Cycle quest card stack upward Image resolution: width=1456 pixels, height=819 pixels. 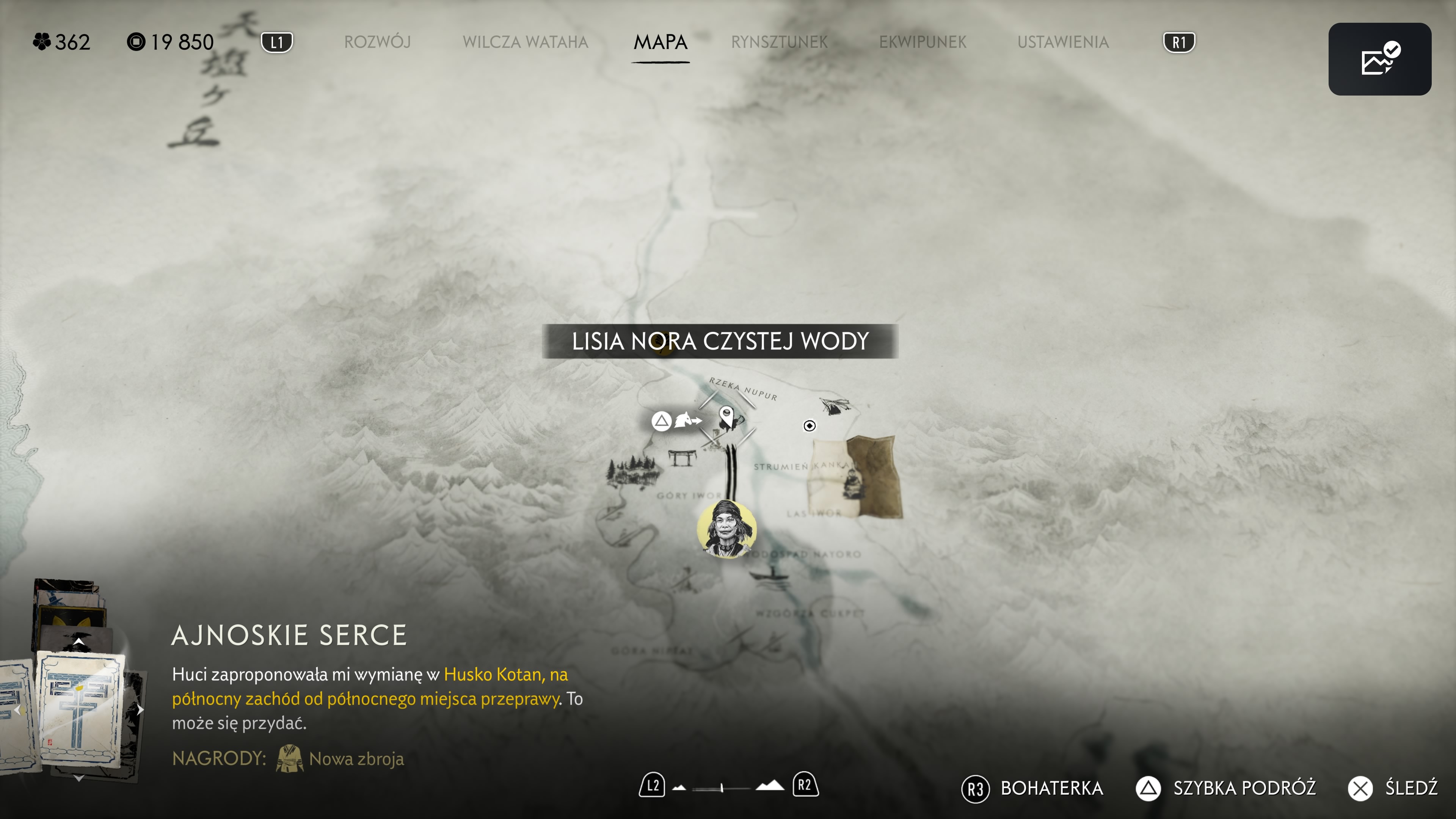pyautogui.click(x=79, y=642)
